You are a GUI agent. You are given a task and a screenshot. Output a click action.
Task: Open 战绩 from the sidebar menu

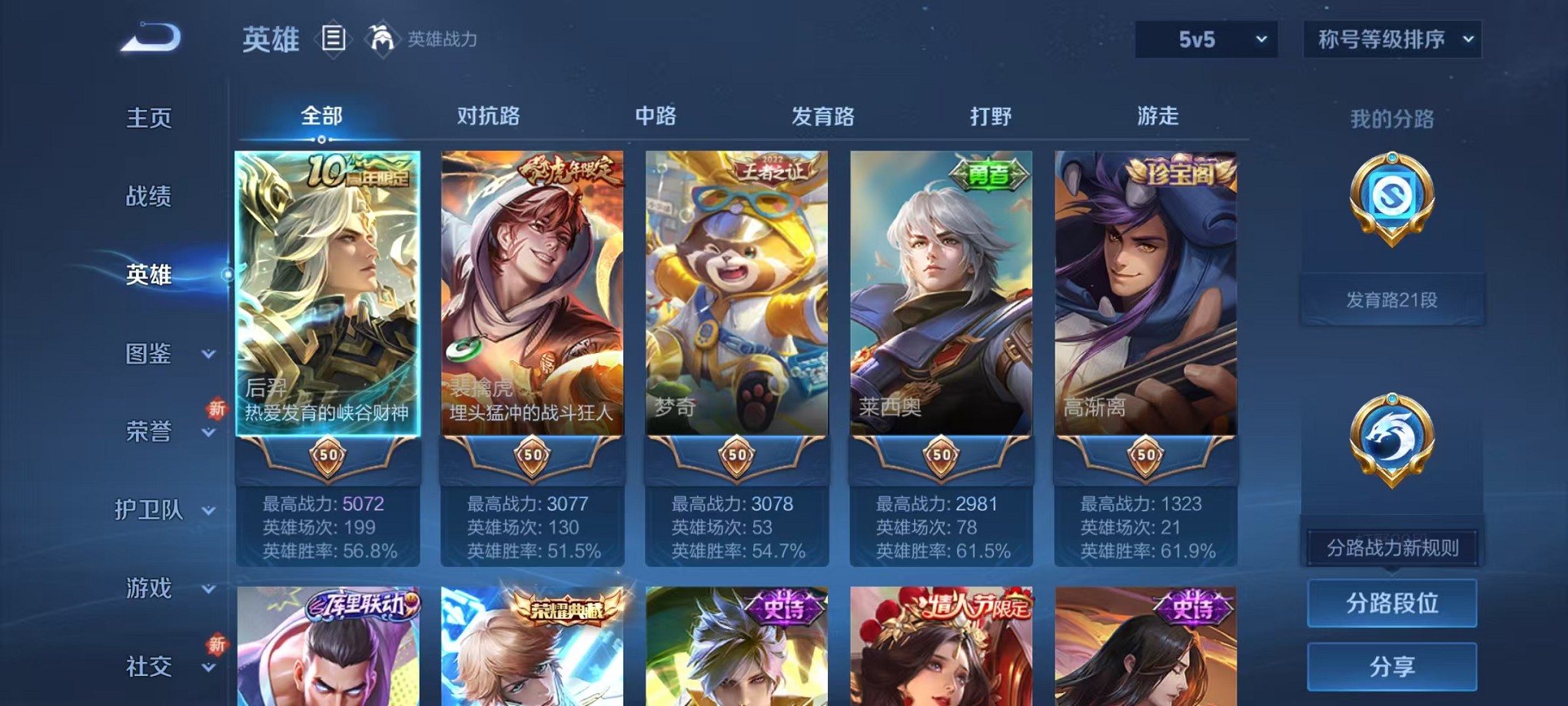pos(147,198)
